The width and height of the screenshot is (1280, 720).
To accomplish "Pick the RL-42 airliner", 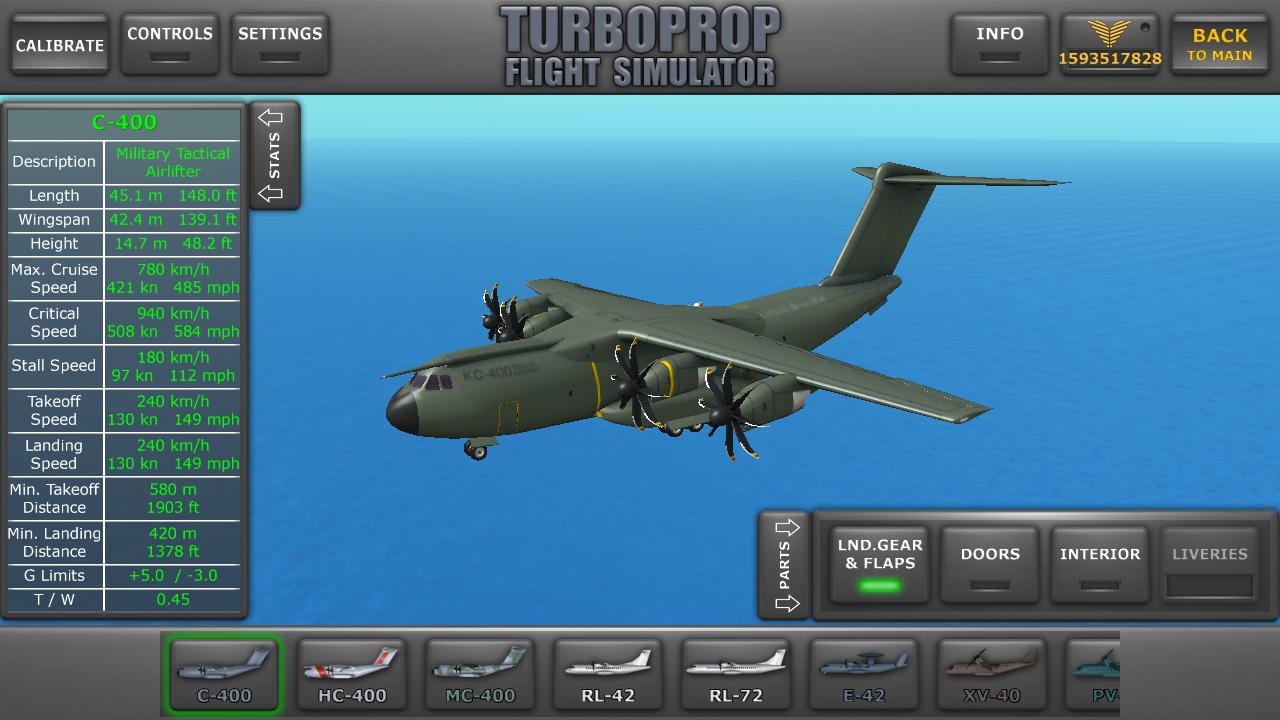I will [x=608, y=675].
